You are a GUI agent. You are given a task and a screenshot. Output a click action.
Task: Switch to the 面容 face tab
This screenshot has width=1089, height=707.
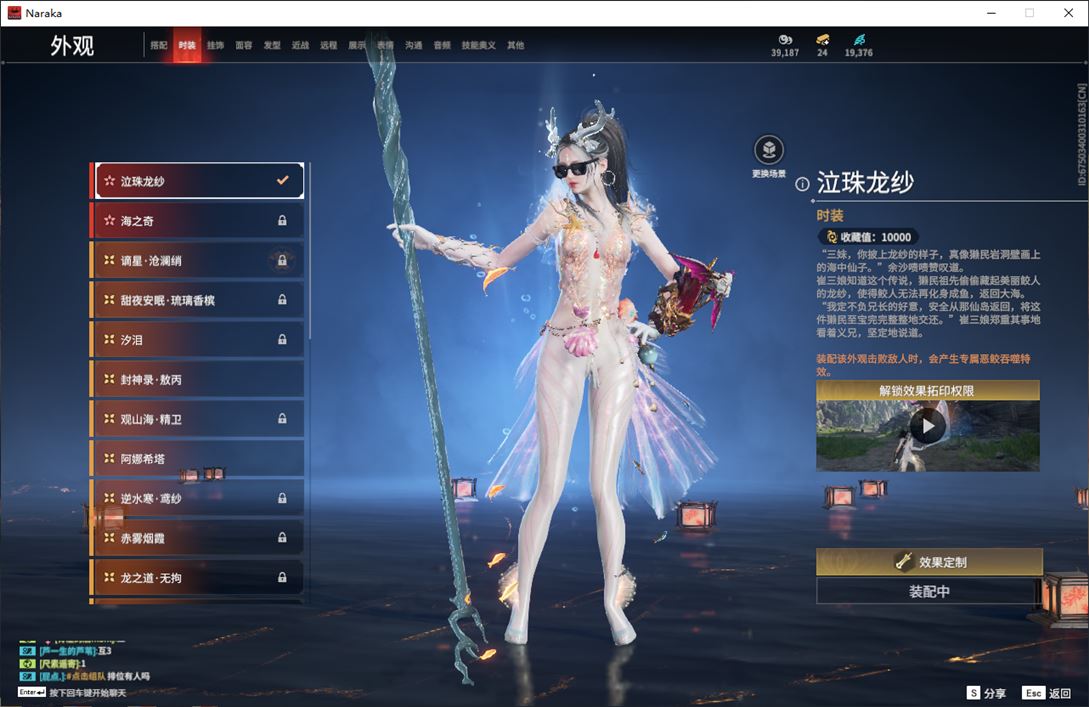point(243,45)
